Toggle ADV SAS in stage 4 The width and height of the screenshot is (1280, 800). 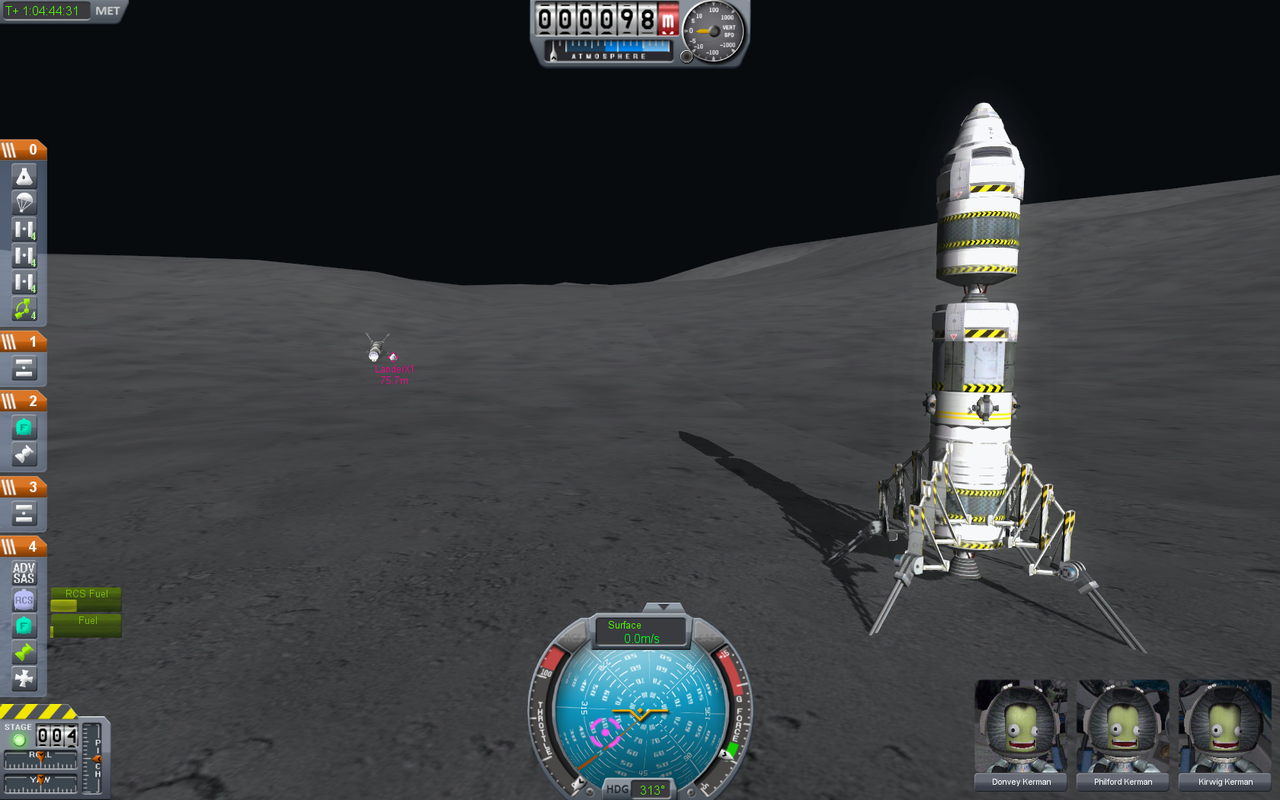[22, 572]
